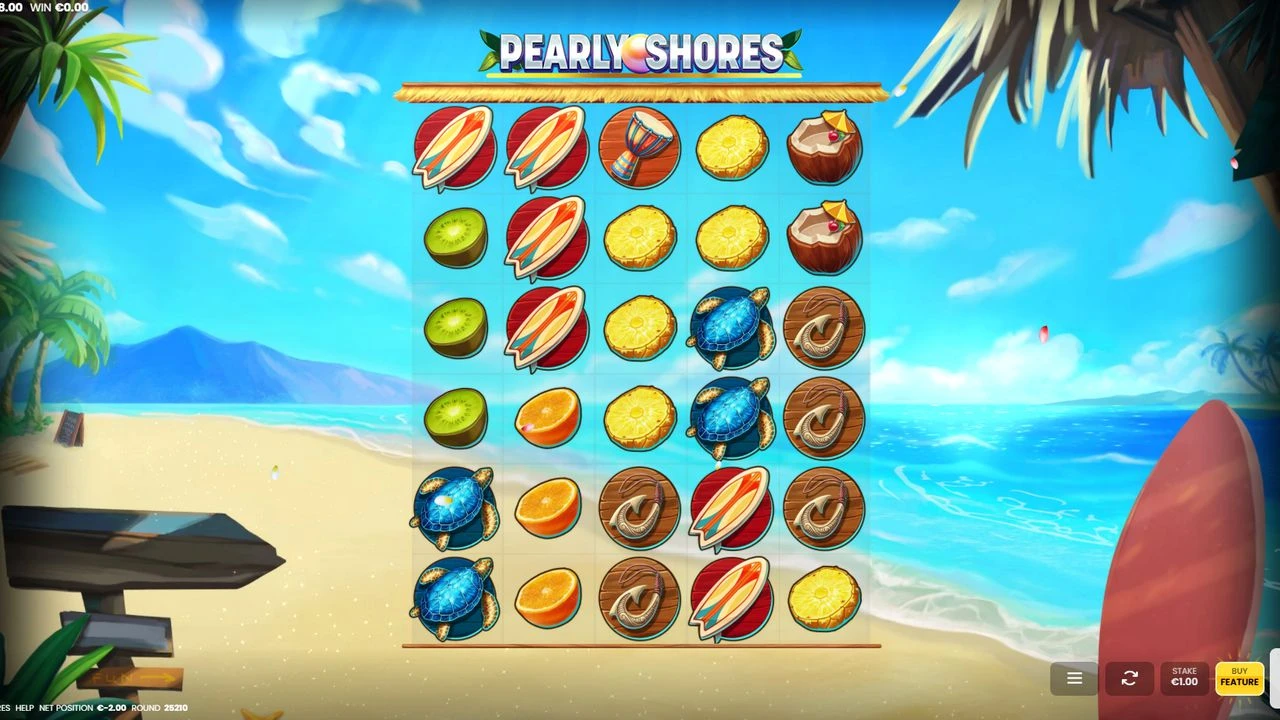Activate the autoplay arrows button

click(1129, 678)
